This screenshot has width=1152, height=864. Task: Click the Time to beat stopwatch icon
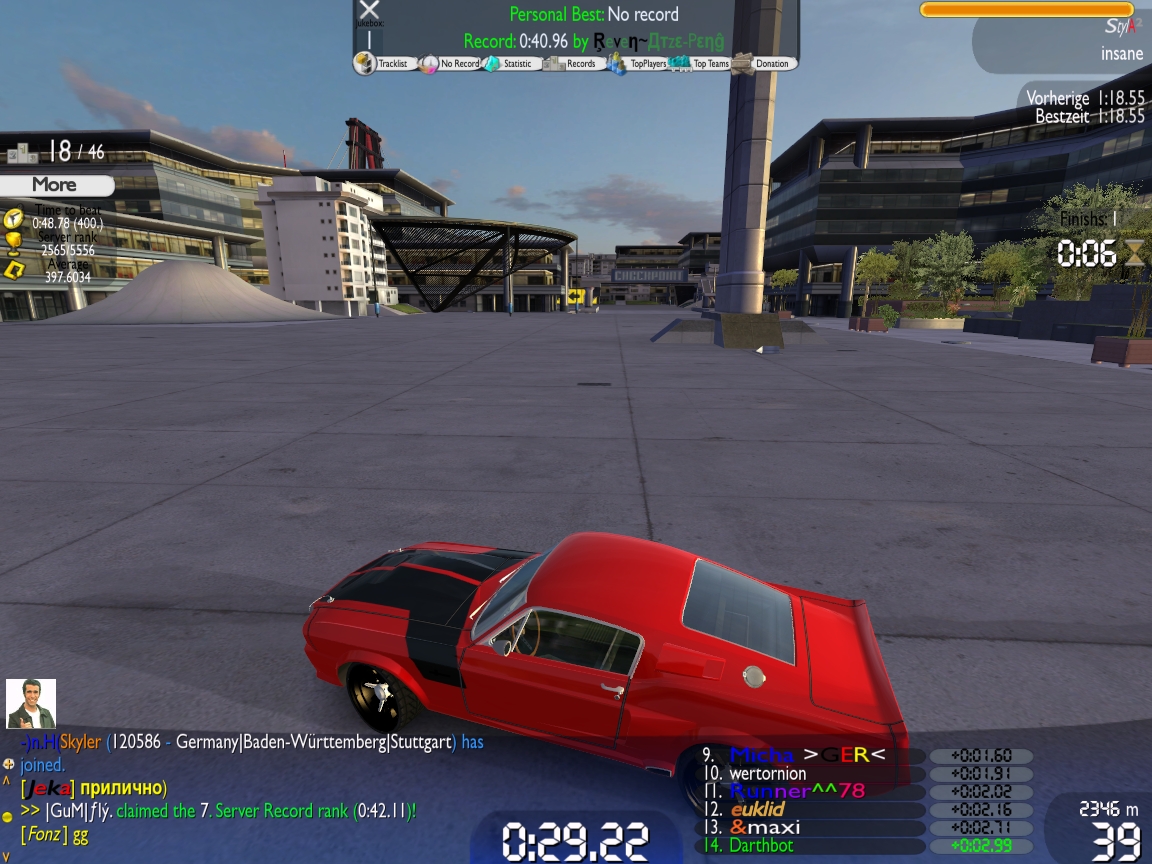click(14, 217)
